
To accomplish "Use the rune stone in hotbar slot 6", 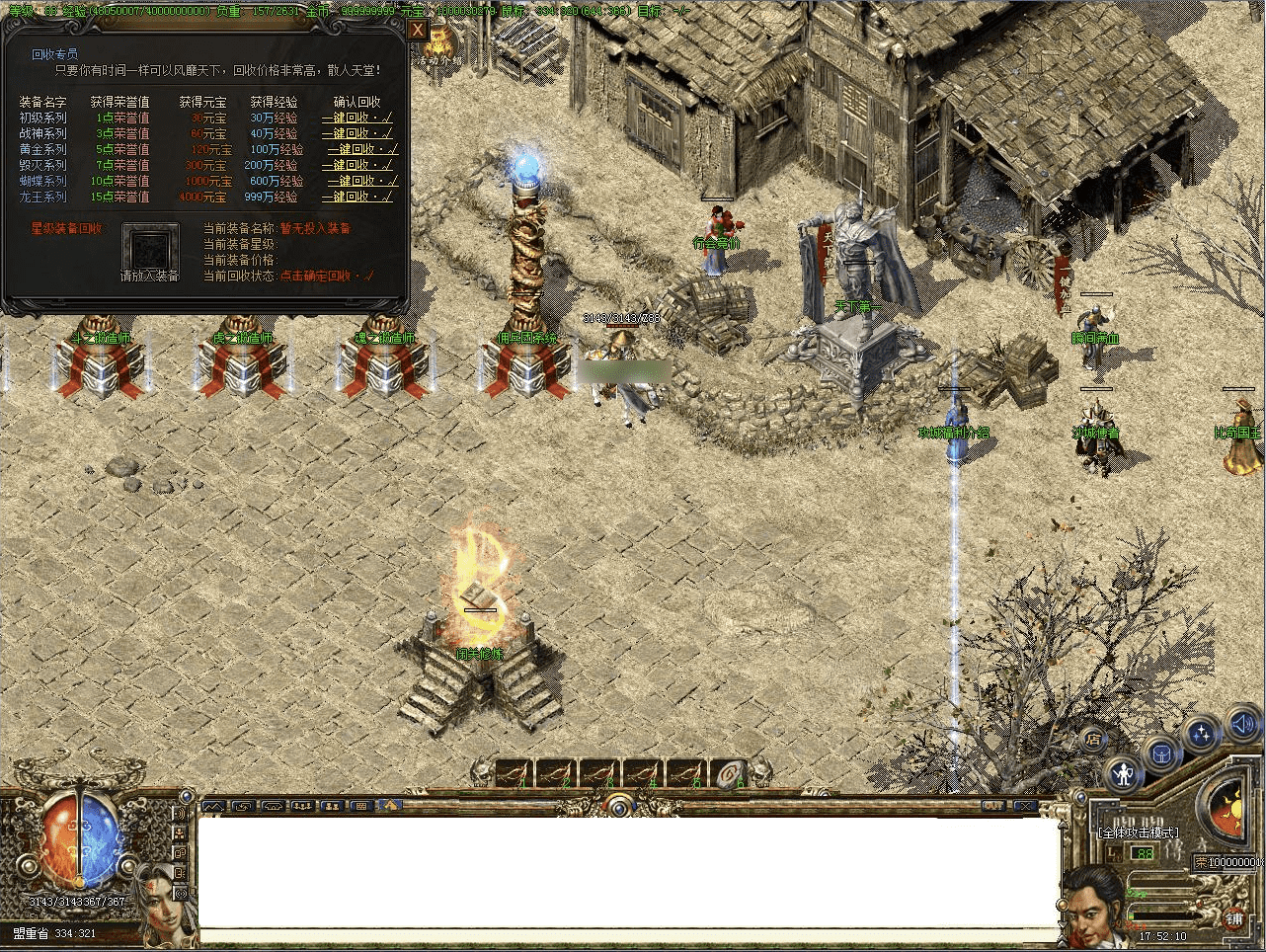I will point(733,773).
